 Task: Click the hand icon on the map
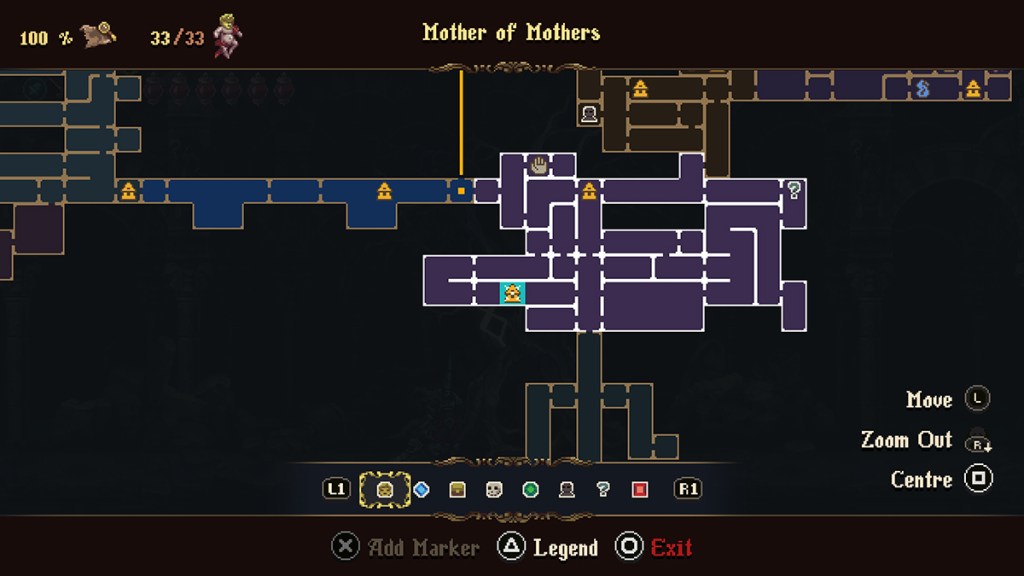(539, 165)
